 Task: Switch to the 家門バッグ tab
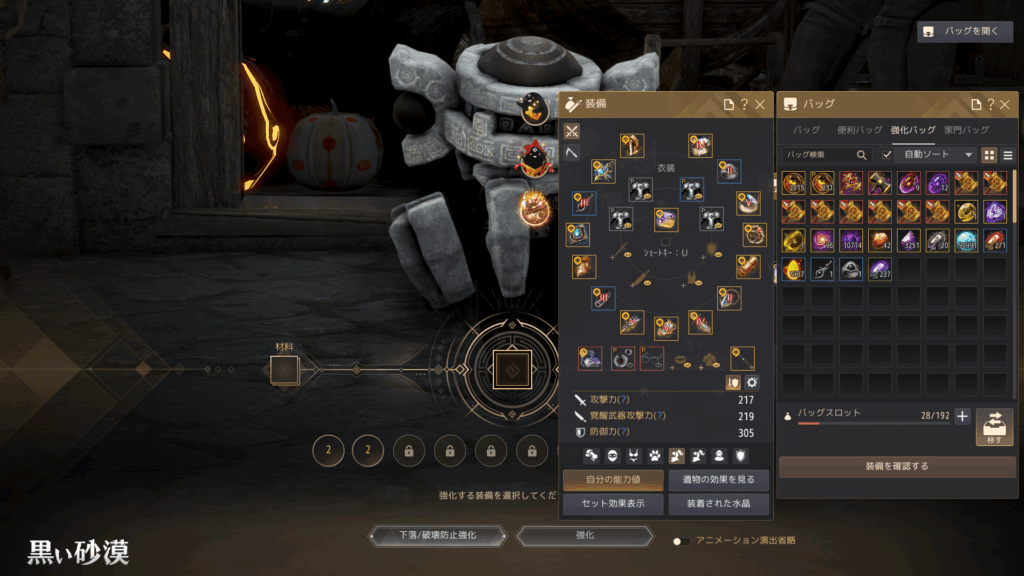966,130
